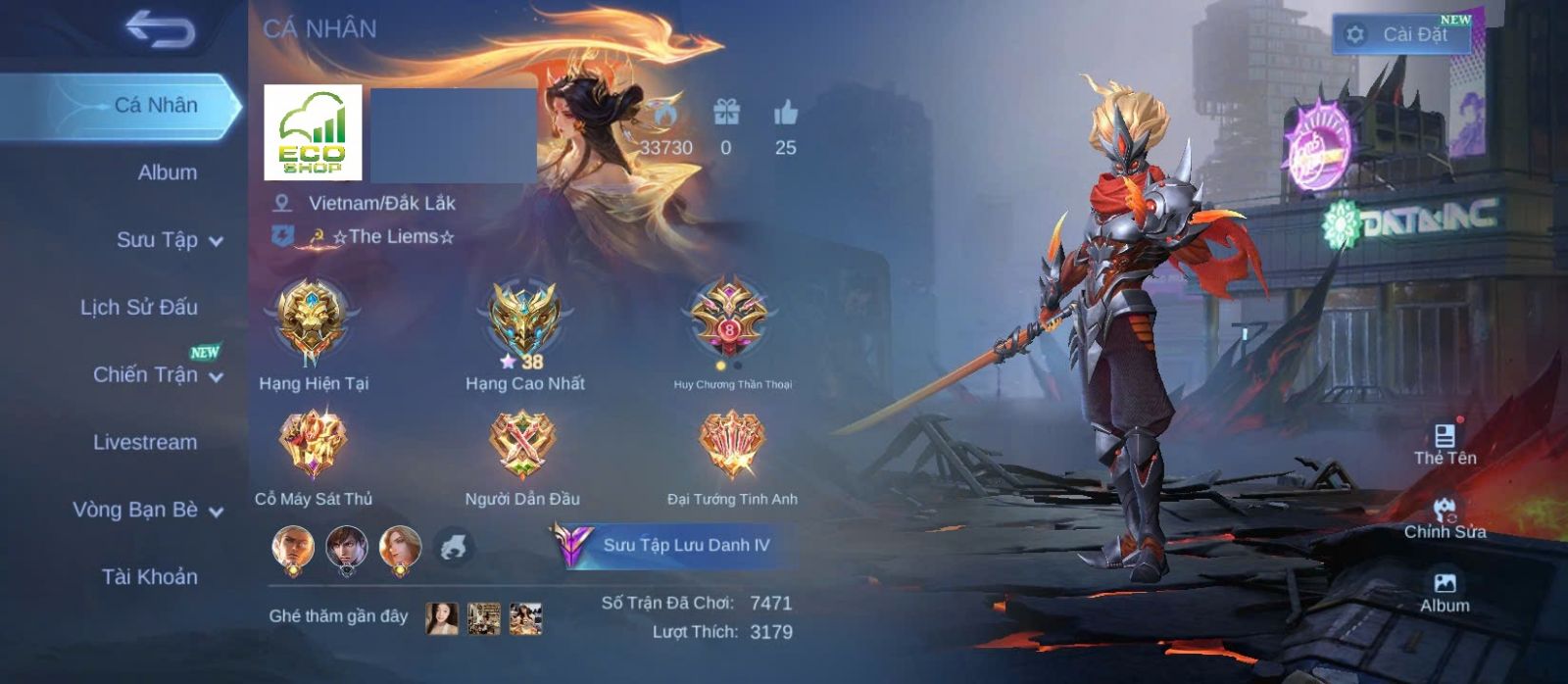Image resolution: width=1568 pixels, height=684 pixels.
Task: Expand the Chiến Trận section
Action: click(157, 375)
